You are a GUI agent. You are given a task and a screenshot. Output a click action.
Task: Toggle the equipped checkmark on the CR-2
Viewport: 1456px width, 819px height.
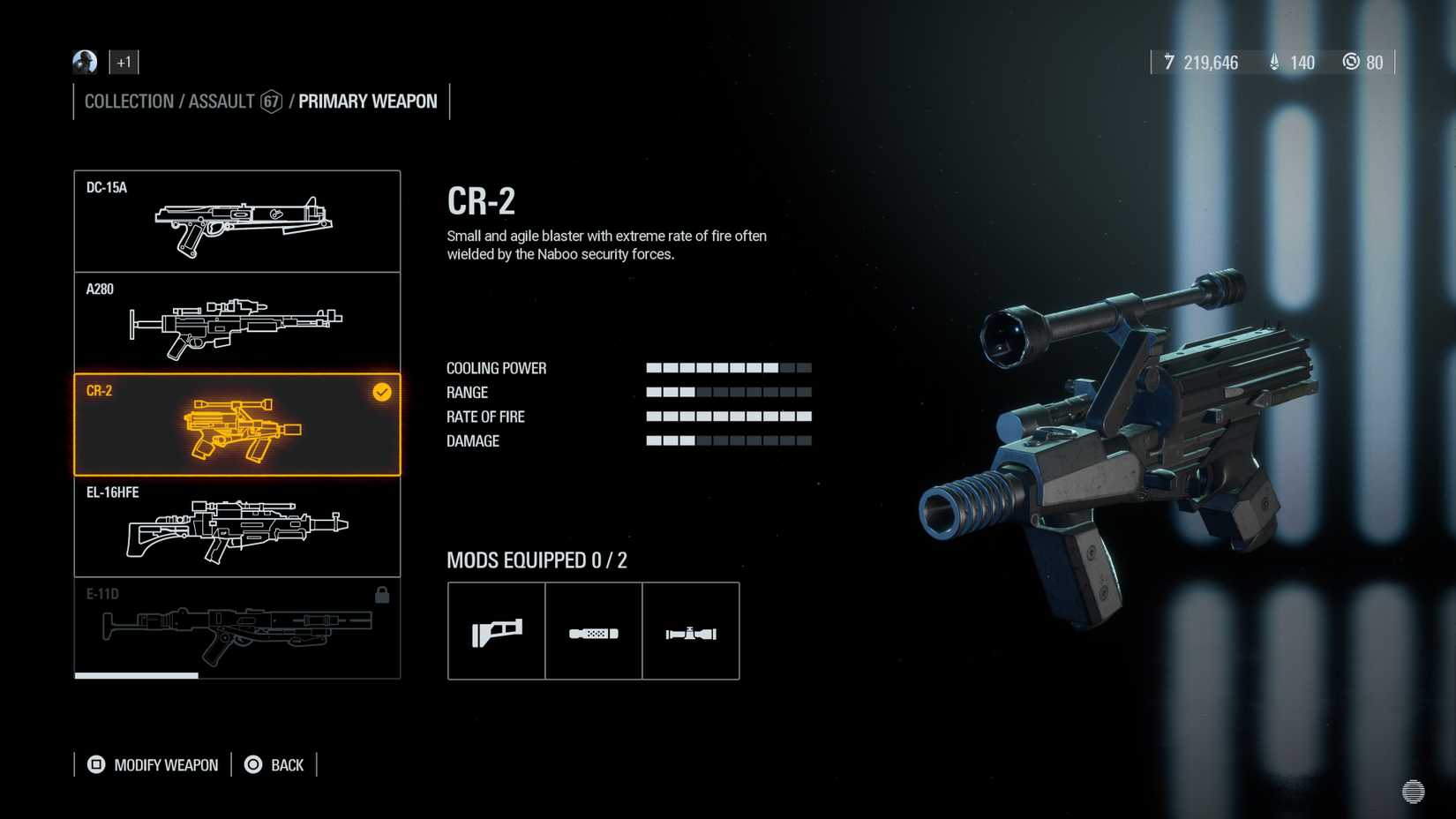[x=381, y=393]
